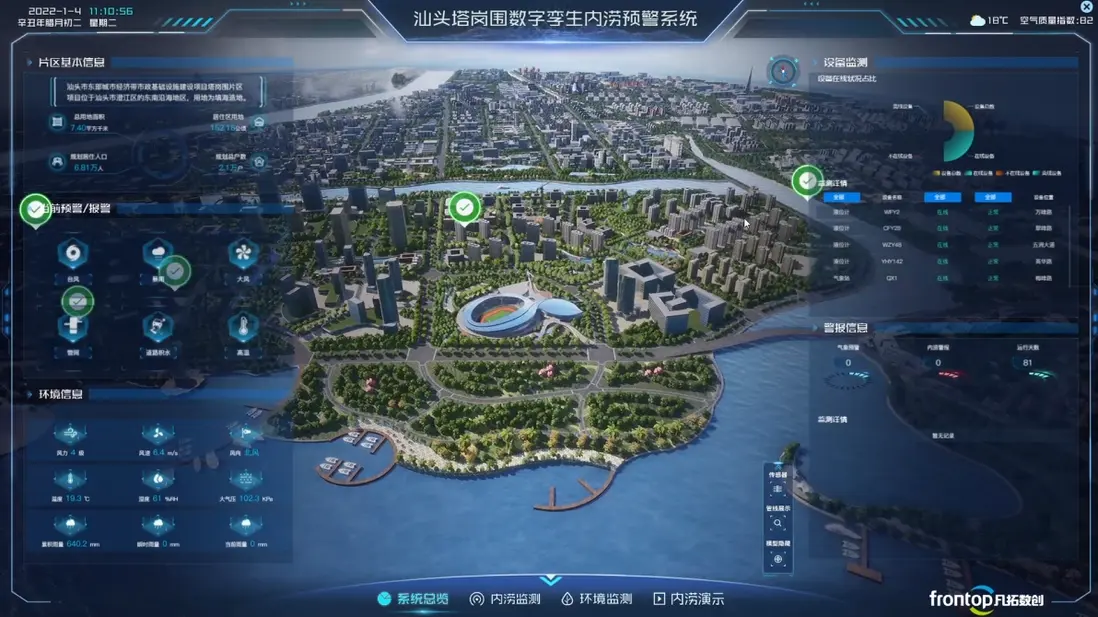
Task: Pick the 高温 high temperature warning icon
Action: tap(243, 328)
